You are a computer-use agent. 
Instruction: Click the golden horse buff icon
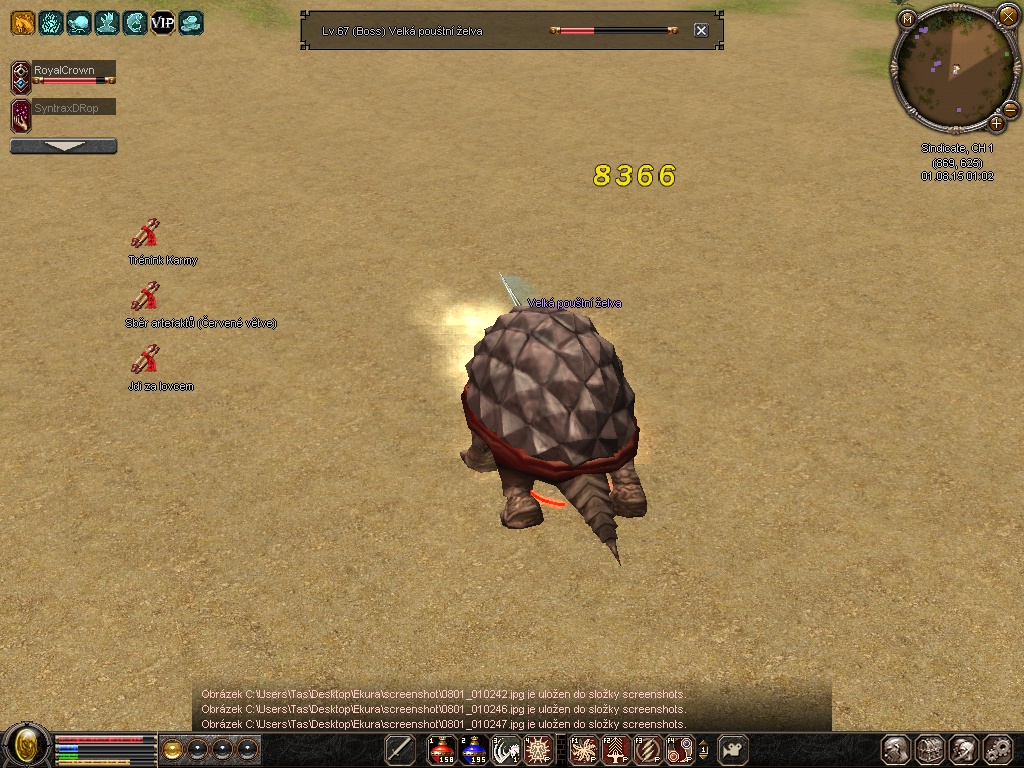click(22, 22)
